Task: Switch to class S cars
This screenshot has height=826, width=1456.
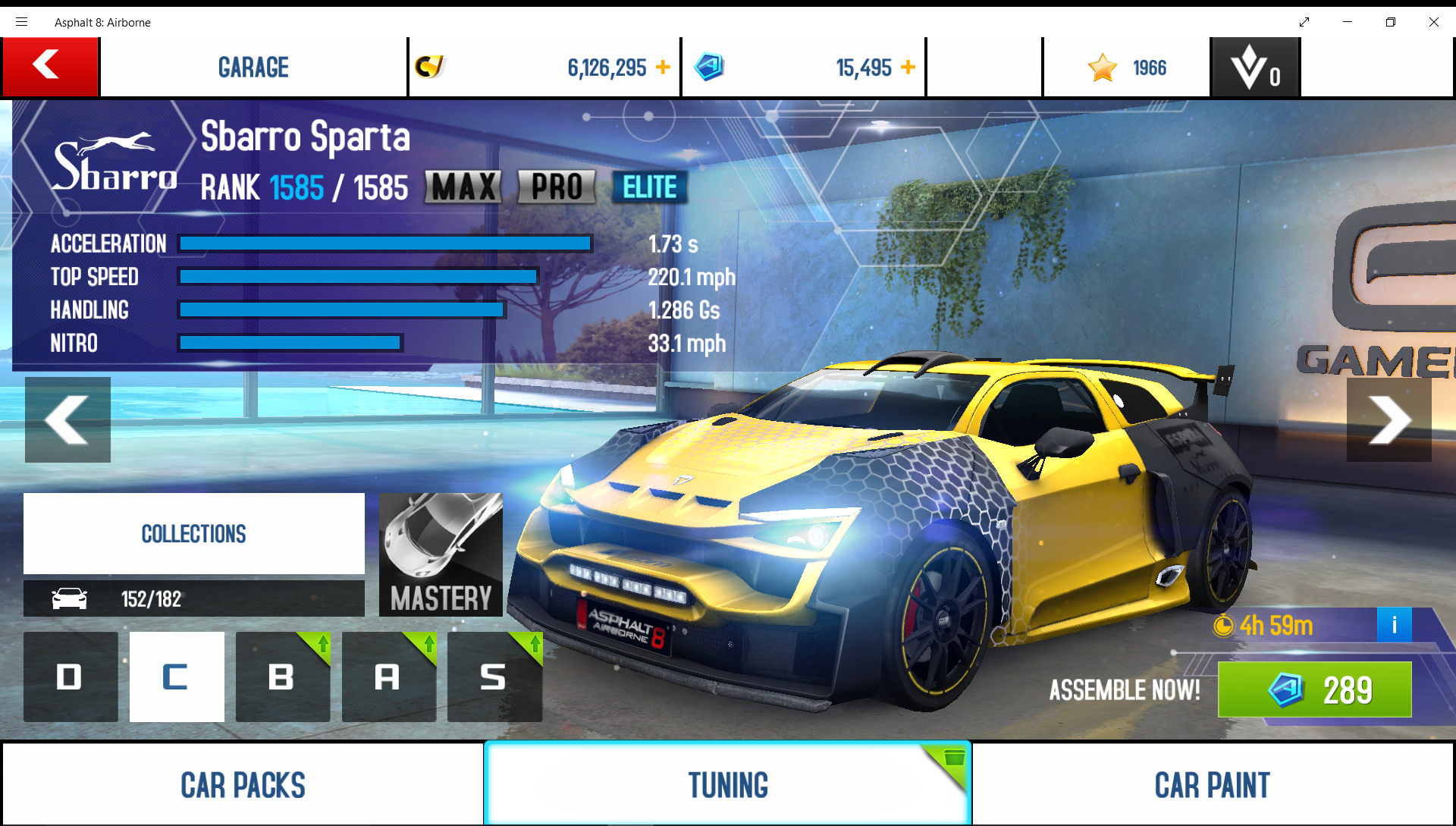Action: (494, 677)
